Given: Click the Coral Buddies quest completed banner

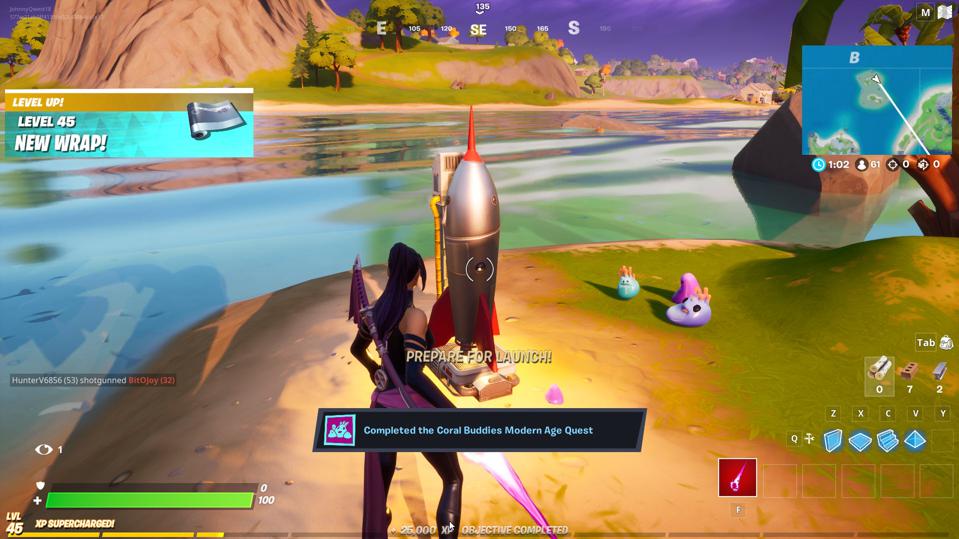Looking at the screenshot, I should click(480, 430).
